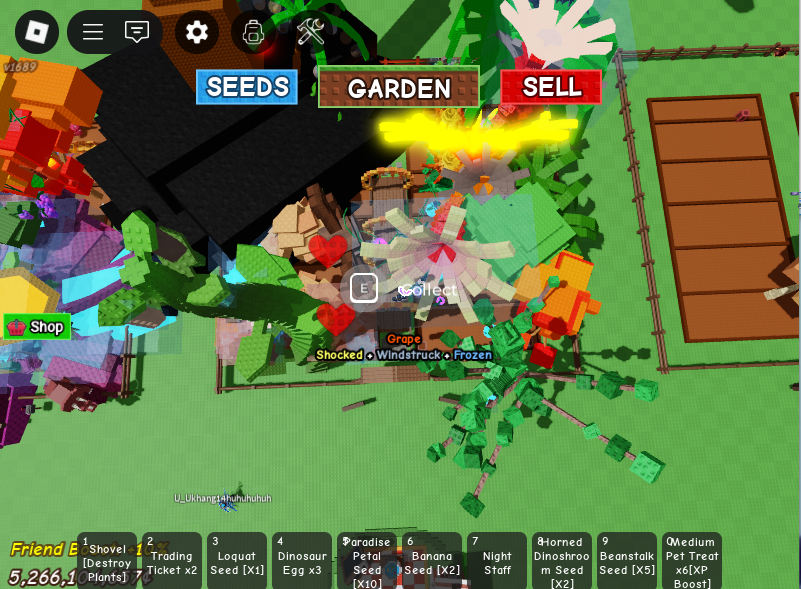Open the hamburger menu
This screenshot has width=801, height=589.
[93, 32]
